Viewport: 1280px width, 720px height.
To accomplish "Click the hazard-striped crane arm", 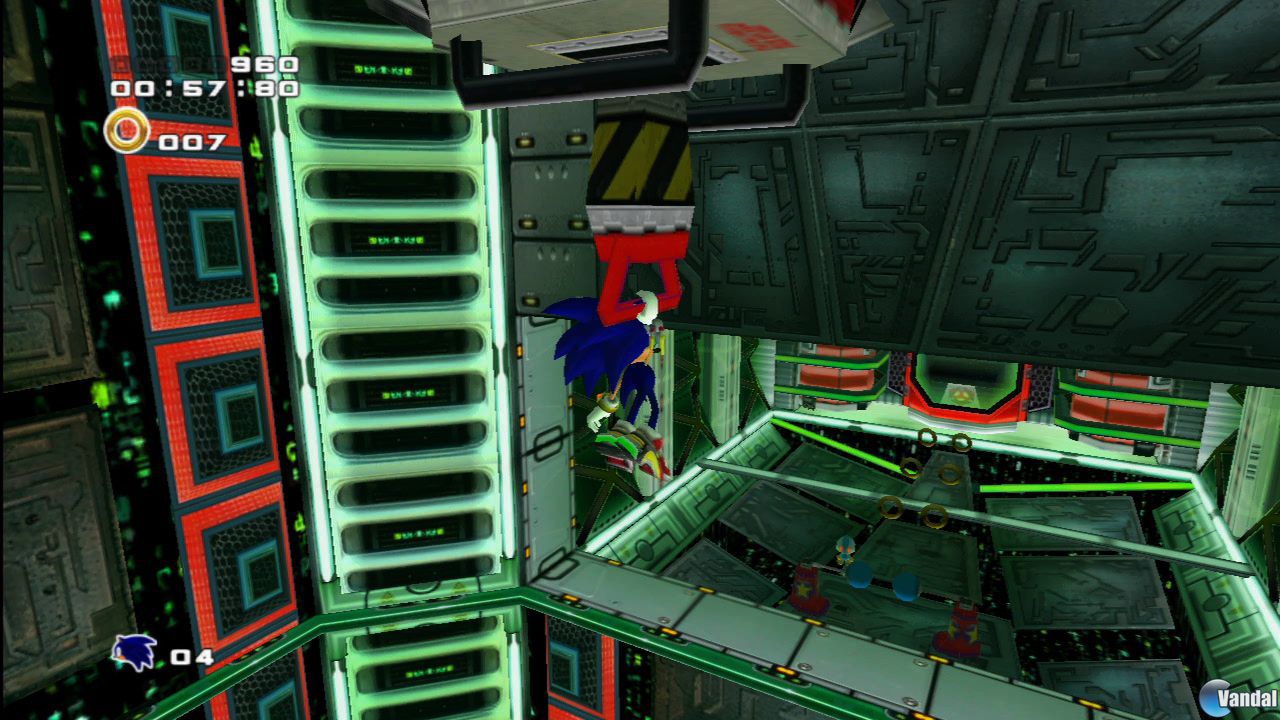I will [640, 160].
